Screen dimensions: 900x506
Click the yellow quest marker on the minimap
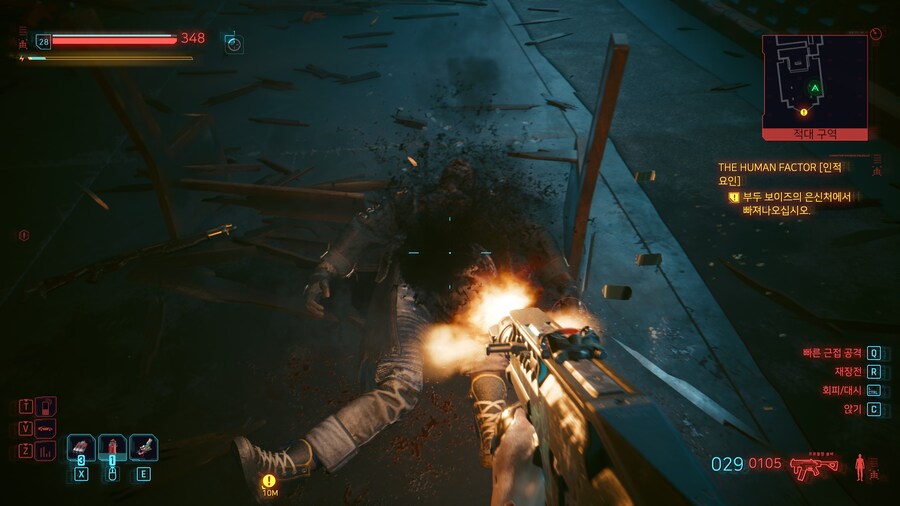[x=803, y=112]
